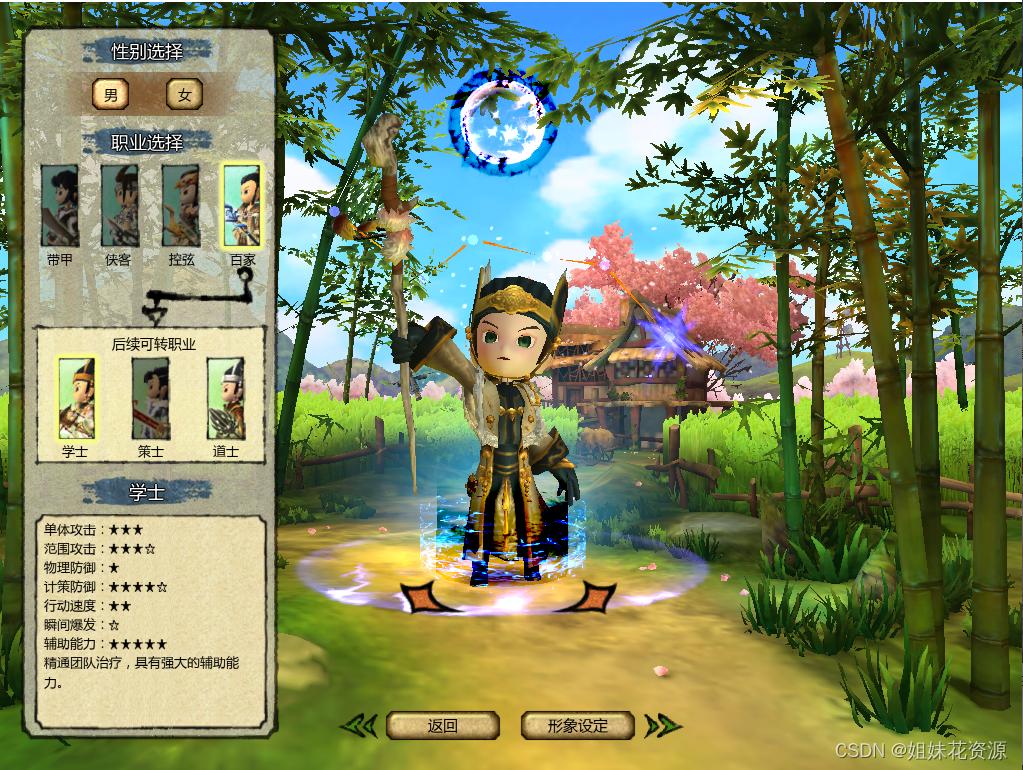Select the male gender button 男
This screenshot has width=1023, height=770.
coord(110,94)
